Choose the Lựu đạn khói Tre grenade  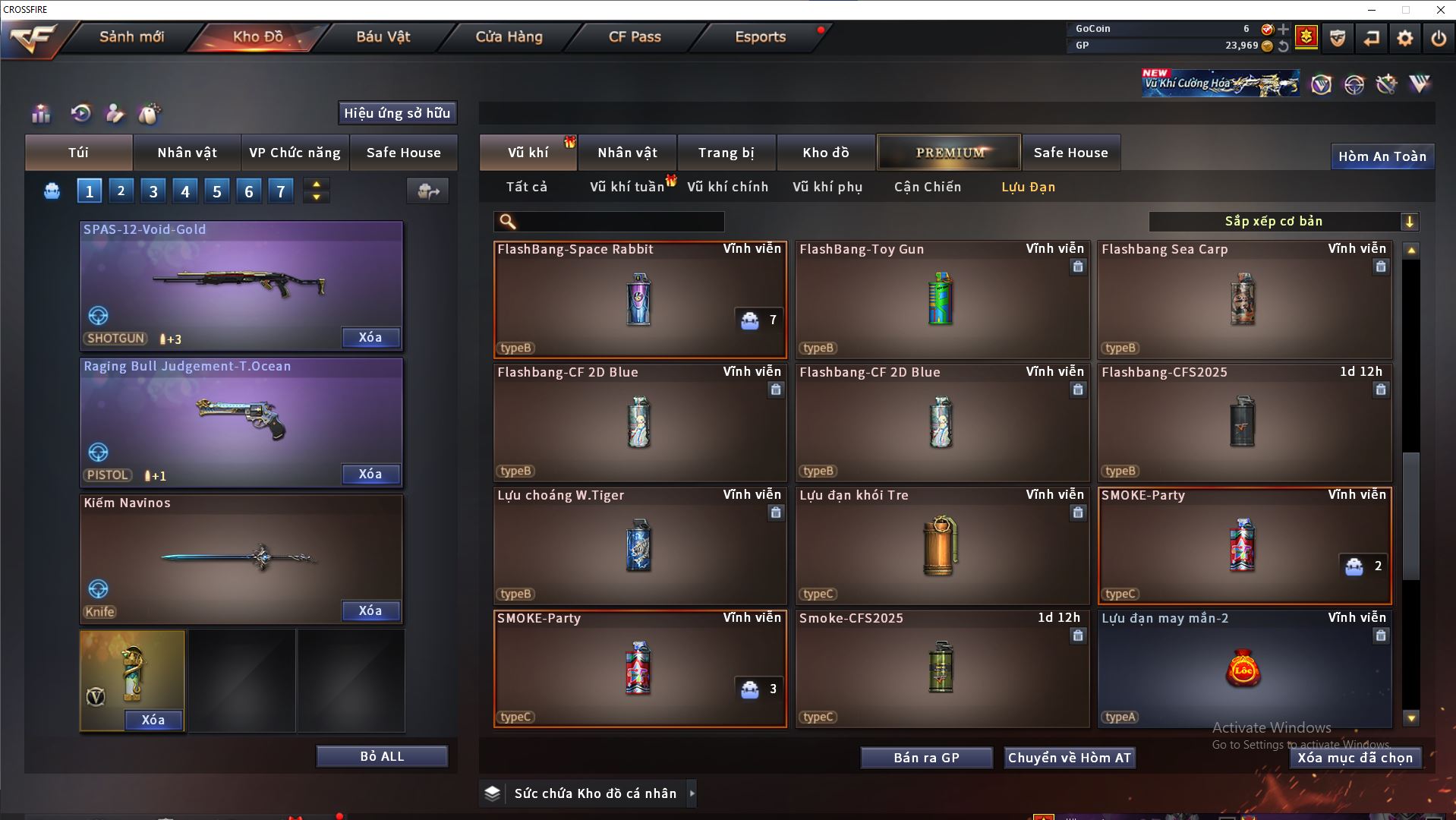tap(941, 546)
